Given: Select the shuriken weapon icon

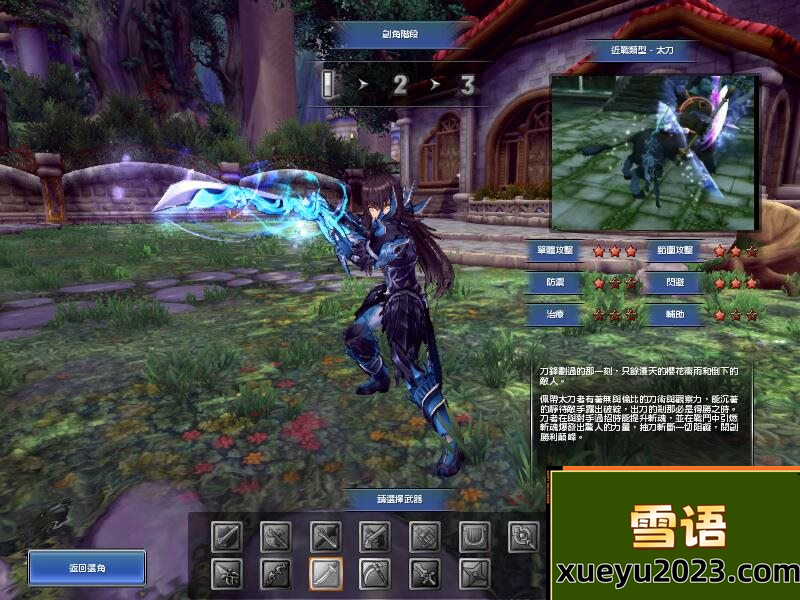Looking at the screenshot, I should pos(475,574).
